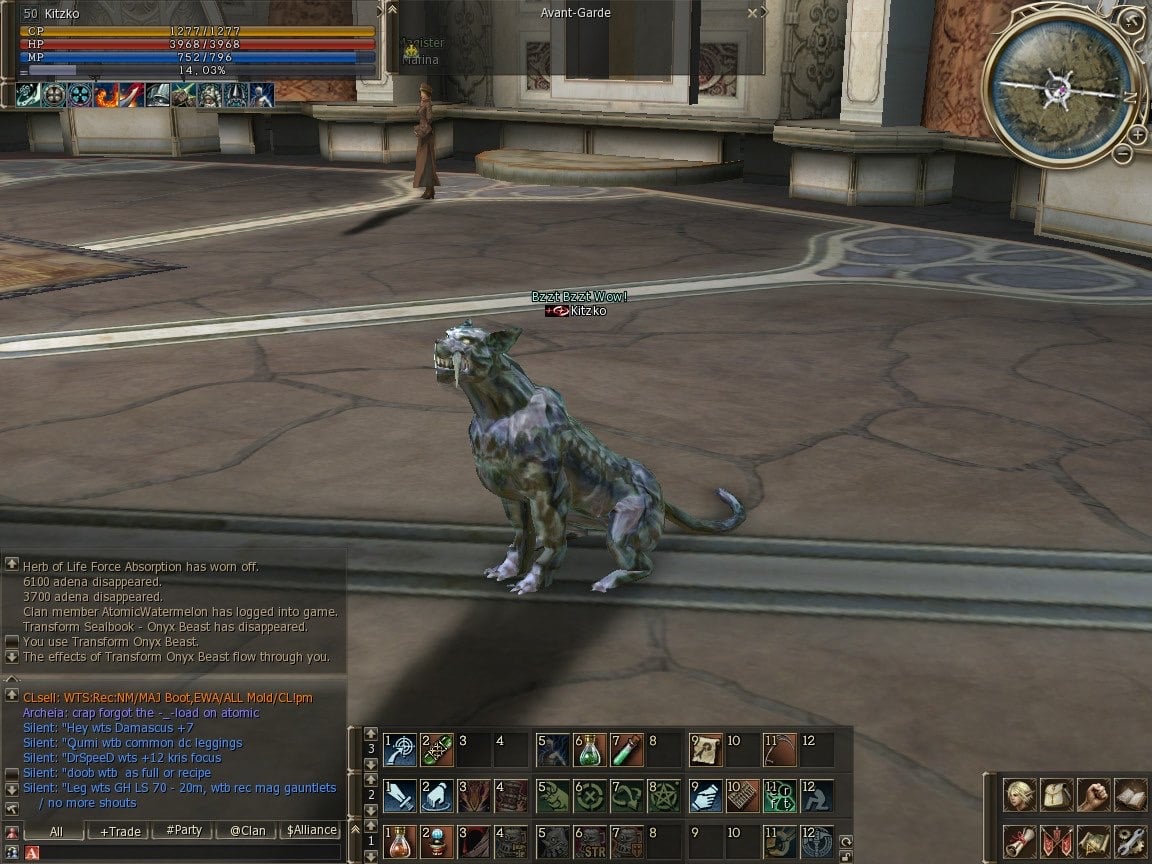Open the actions fist menu
1152x864 pixels.
(x=1094, y=796)
